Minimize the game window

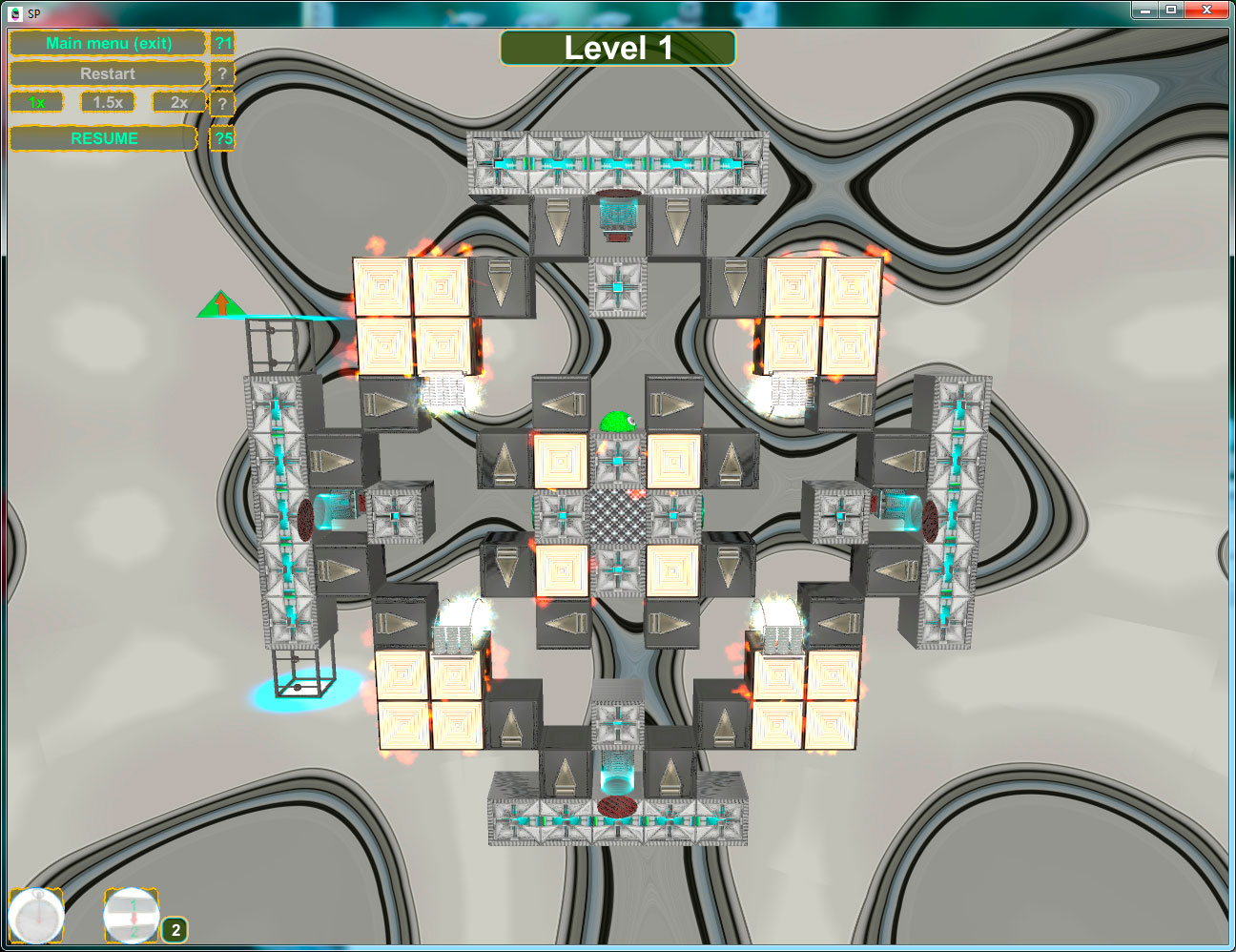click(1144, 10)
